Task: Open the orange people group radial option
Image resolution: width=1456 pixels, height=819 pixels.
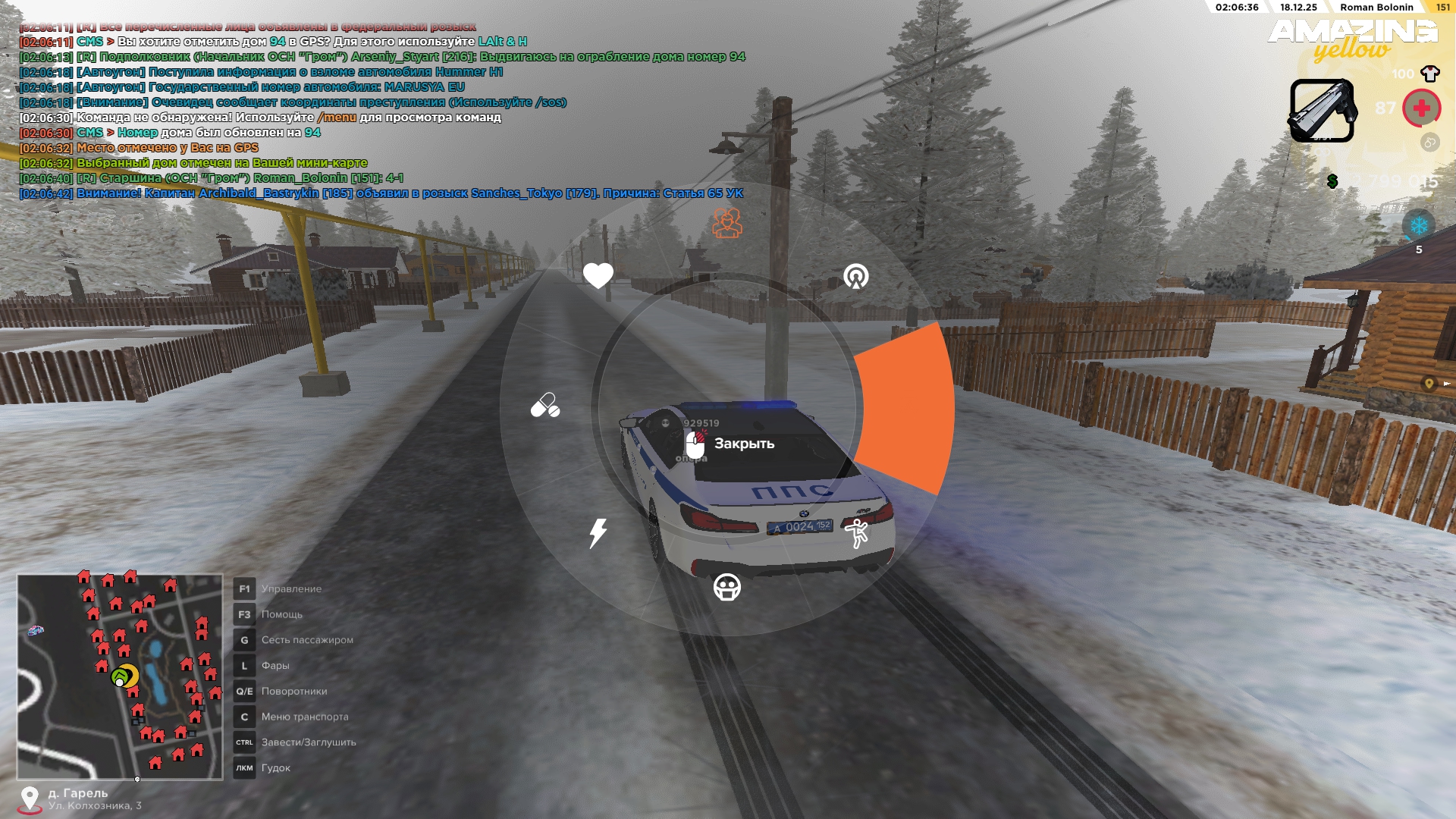Action: pyautogui.click(x=727, y=223)
